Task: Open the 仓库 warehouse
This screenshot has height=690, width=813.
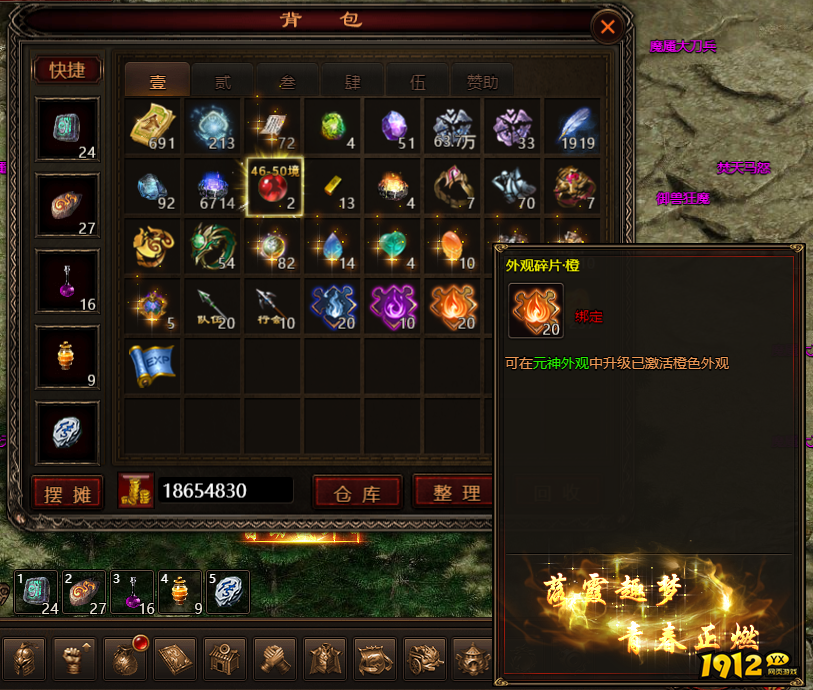Action: pos(357,492)
